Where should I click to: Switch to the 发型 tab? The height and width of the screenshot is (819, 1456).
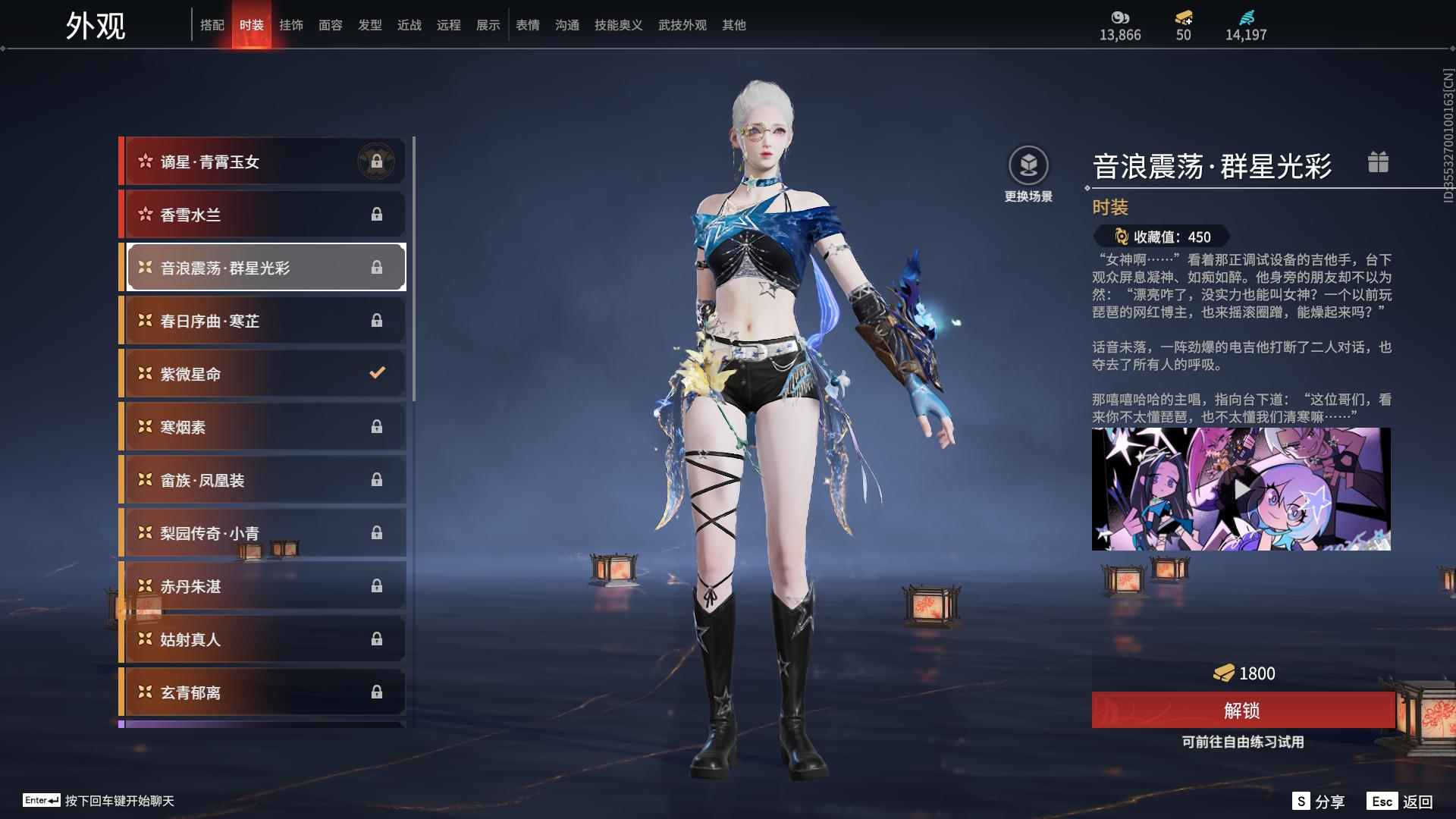370,24
